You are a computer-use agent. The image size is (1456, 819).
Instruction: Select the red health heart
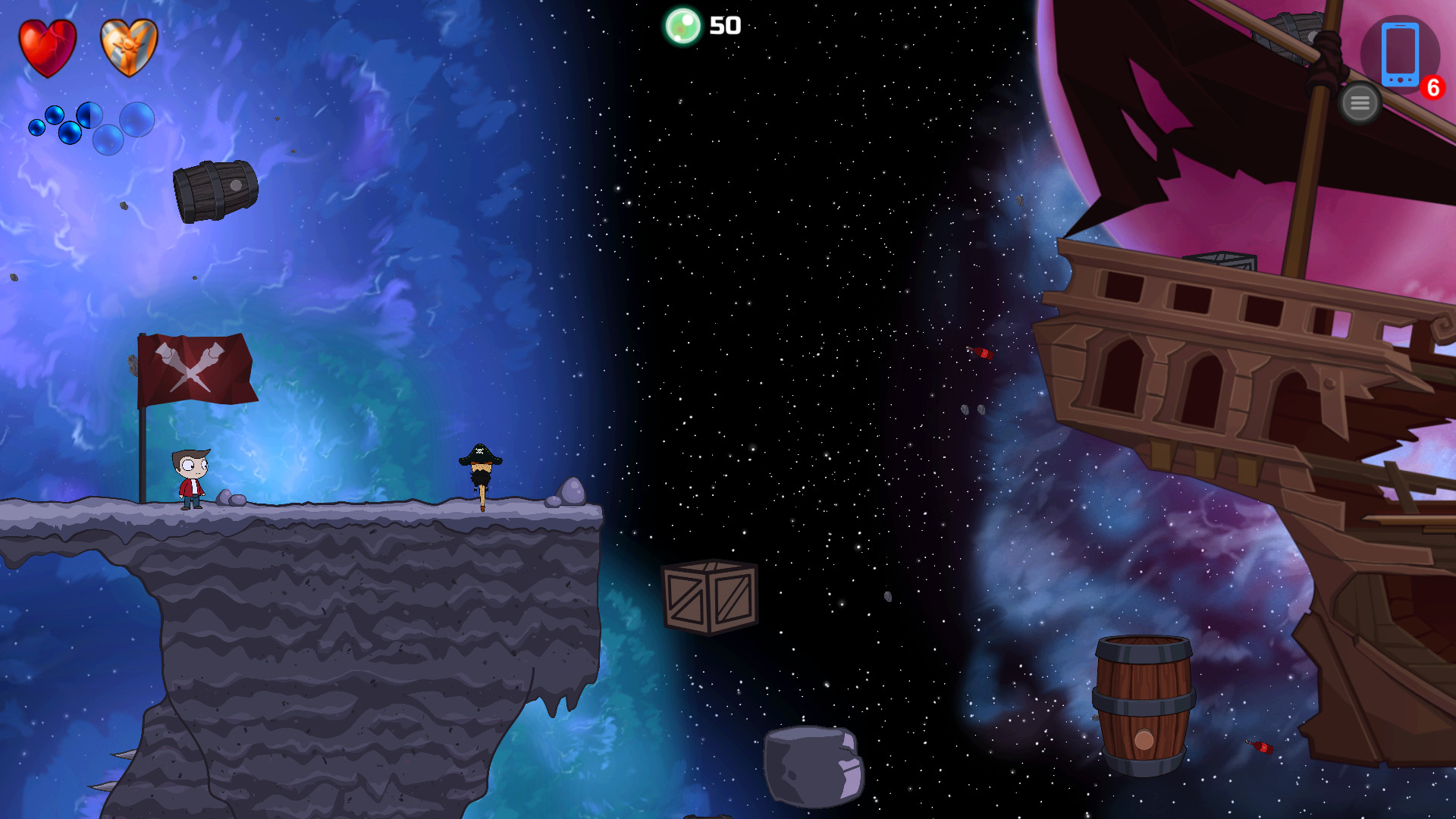48,47
